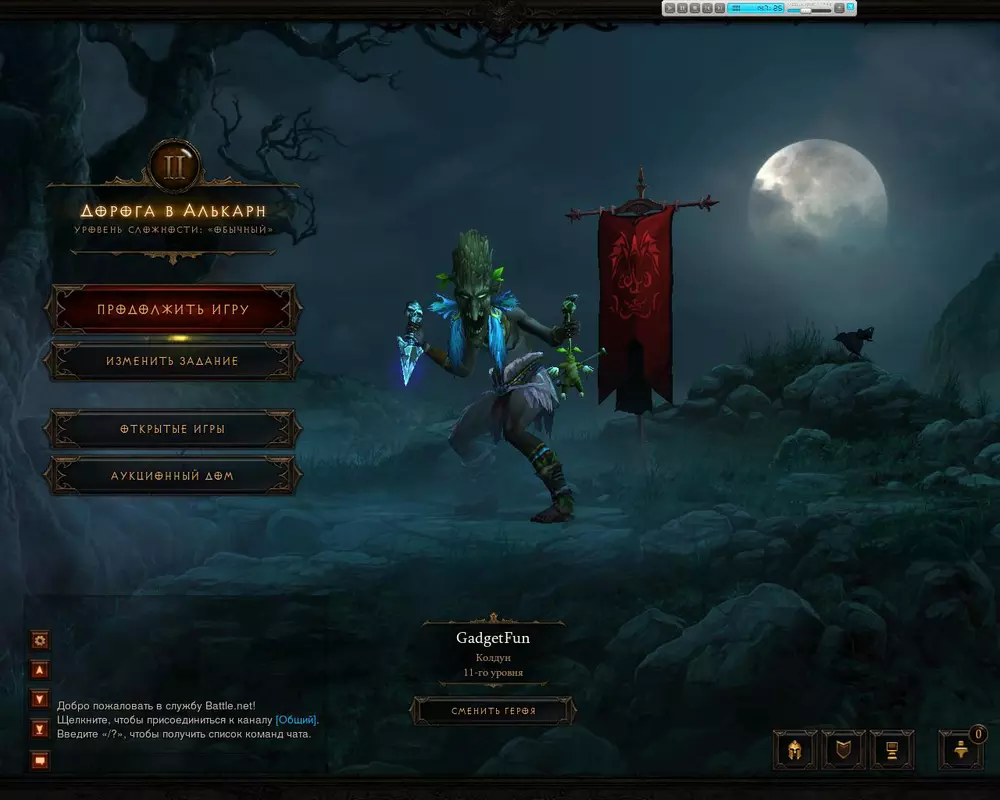Browse Открытые игры public games

click(172, 429)
